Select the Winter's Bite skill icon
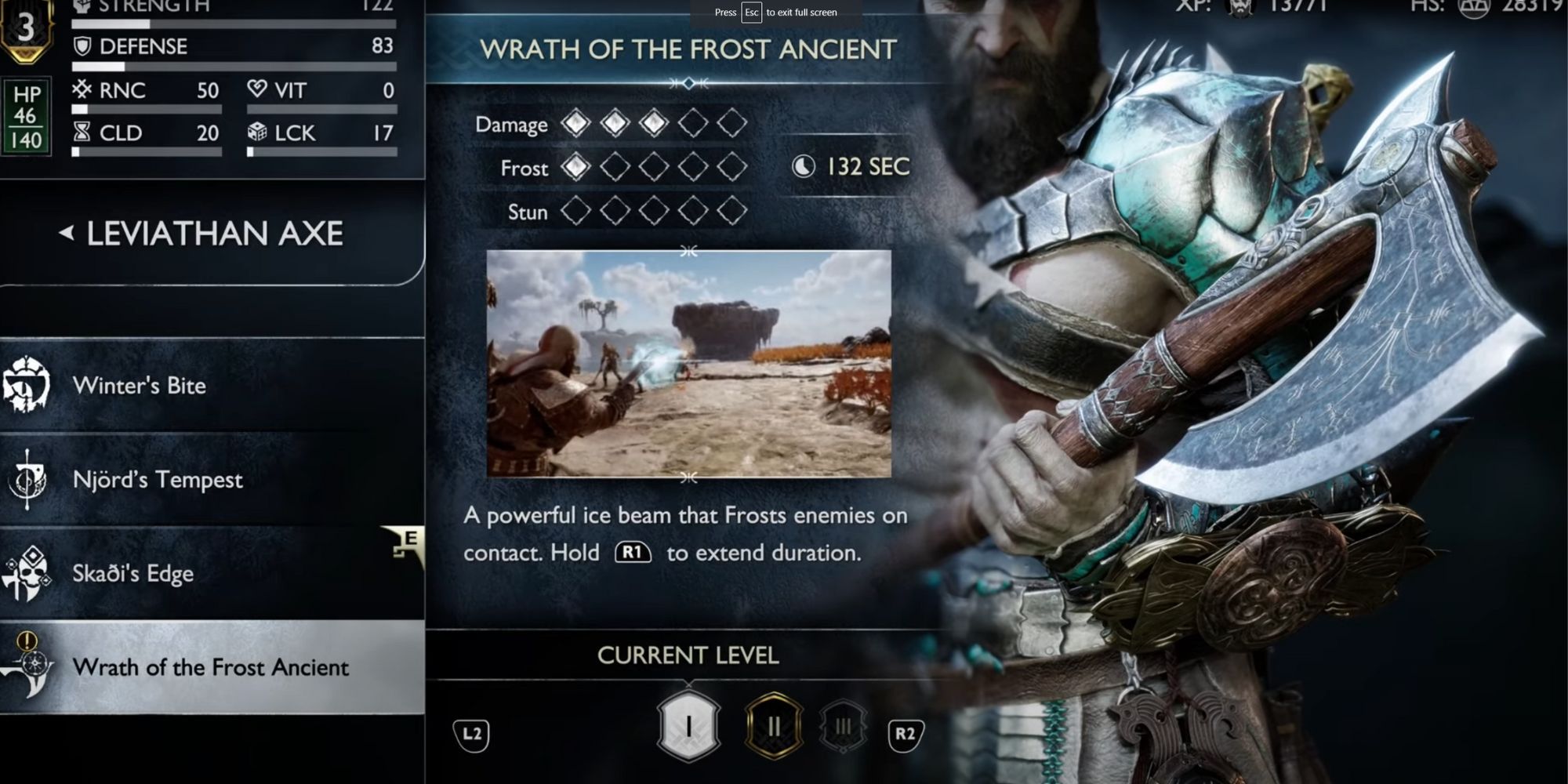Screen dimensions: 1568x784 point(26,386)
